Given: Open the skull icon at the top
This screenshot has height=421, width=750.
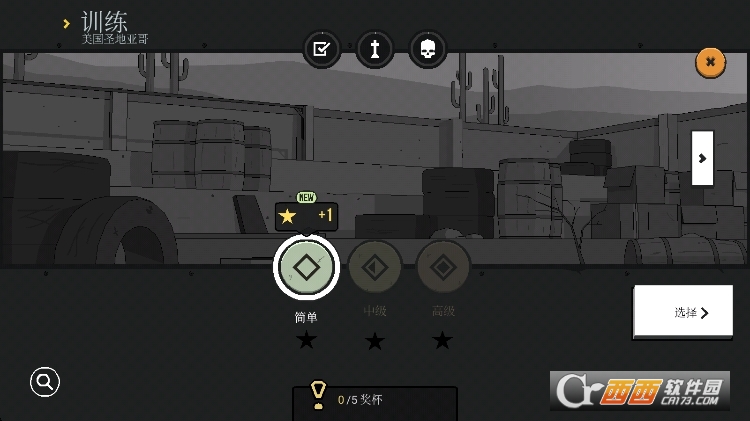Looking at the screenshot, I should coord(428,49).
